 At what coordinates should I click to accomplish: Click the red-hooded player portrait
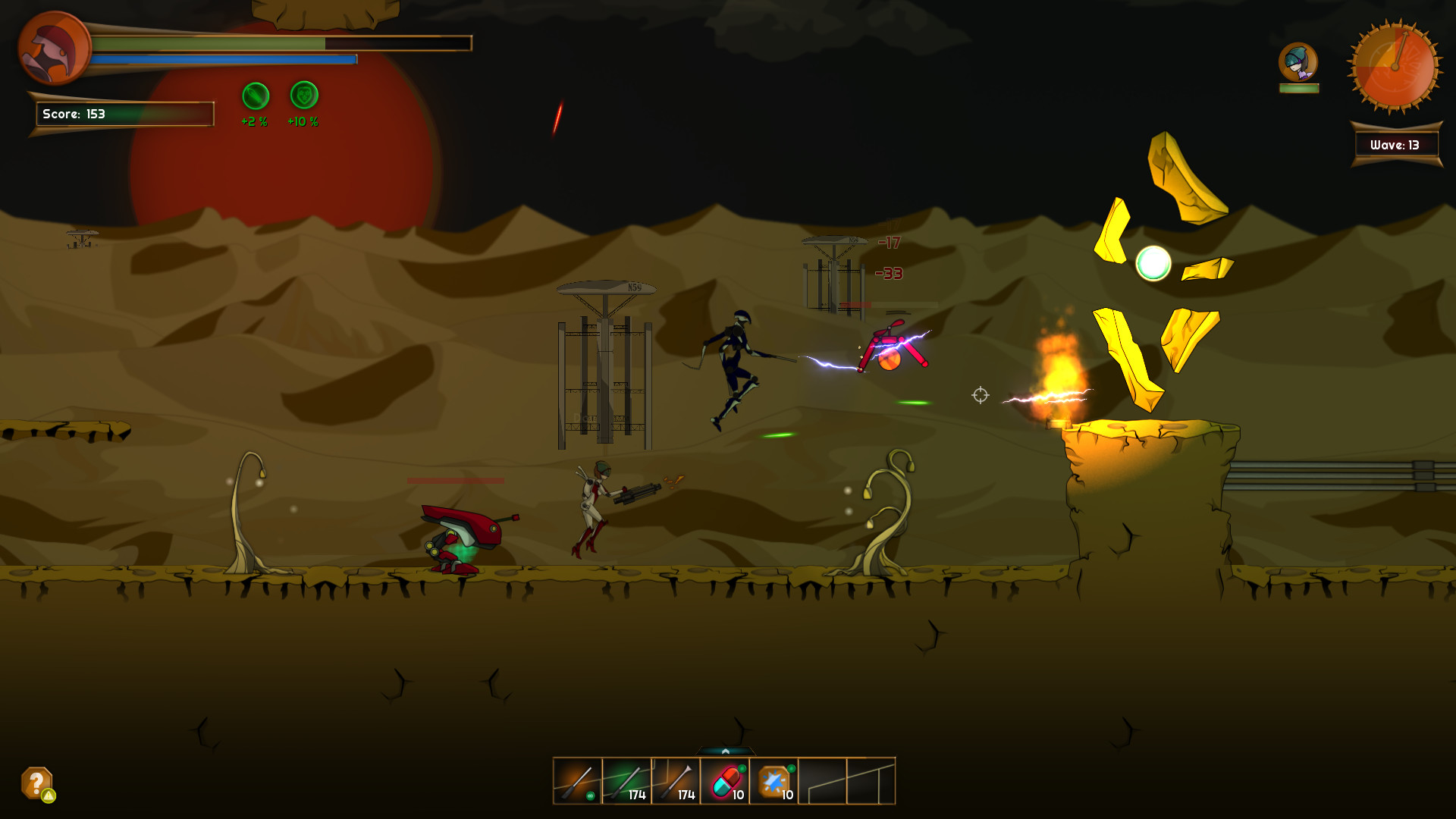coord(53,47)
